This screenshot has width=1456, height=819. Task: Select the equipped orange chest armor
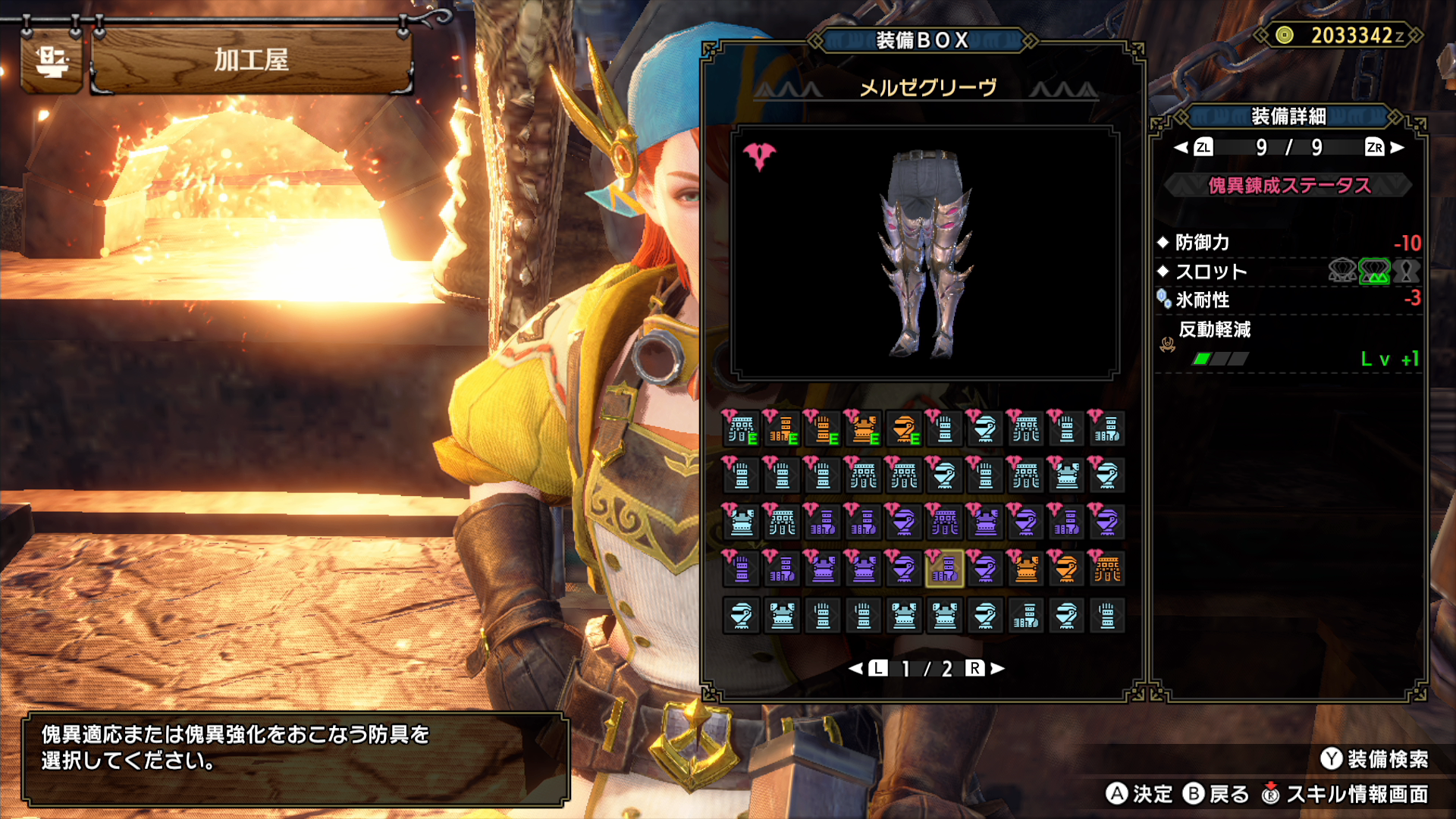(863, 429)
